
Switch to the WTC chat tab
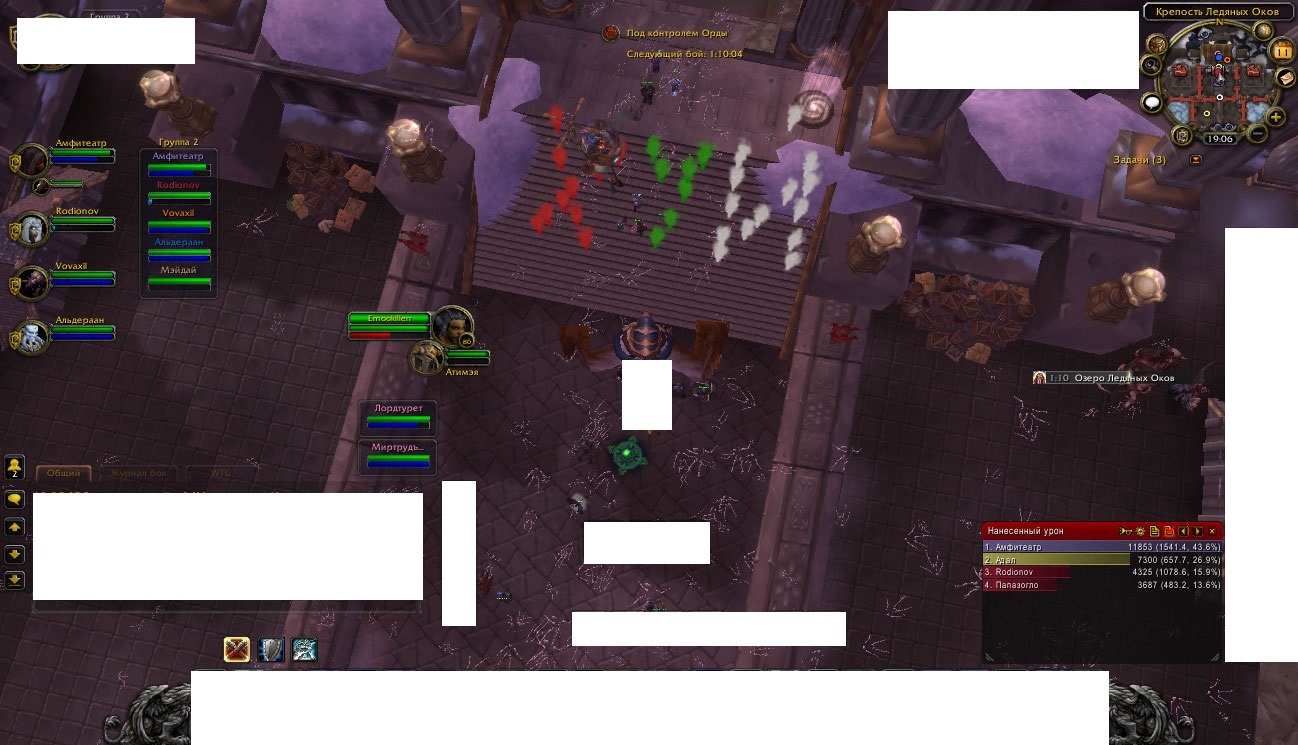220,472
